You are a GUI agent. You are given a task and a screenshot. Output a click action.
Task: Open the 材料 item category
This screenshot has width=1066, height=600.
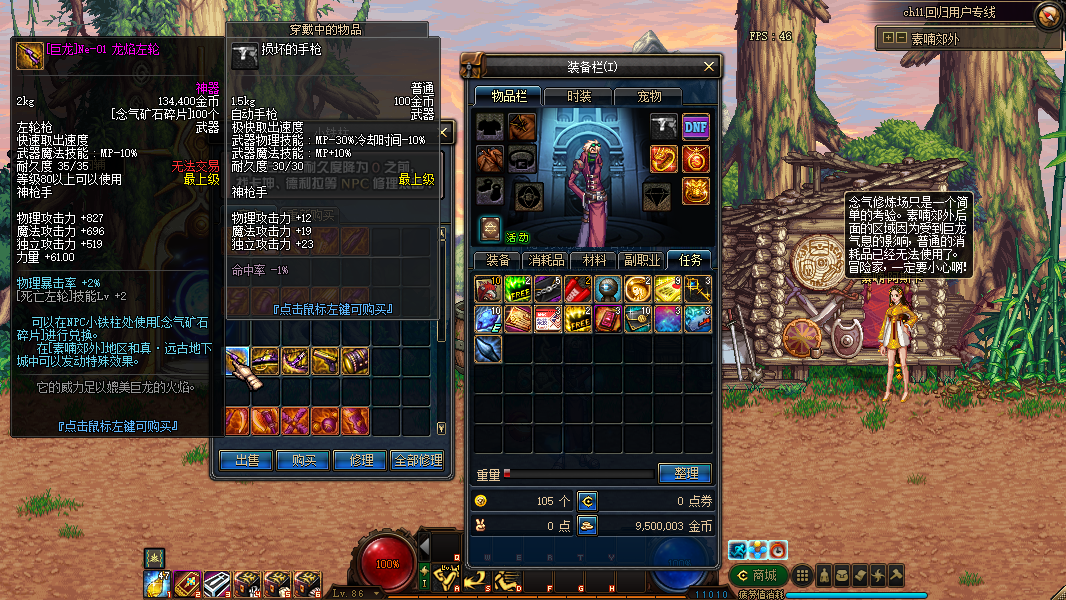pos(594,260)
